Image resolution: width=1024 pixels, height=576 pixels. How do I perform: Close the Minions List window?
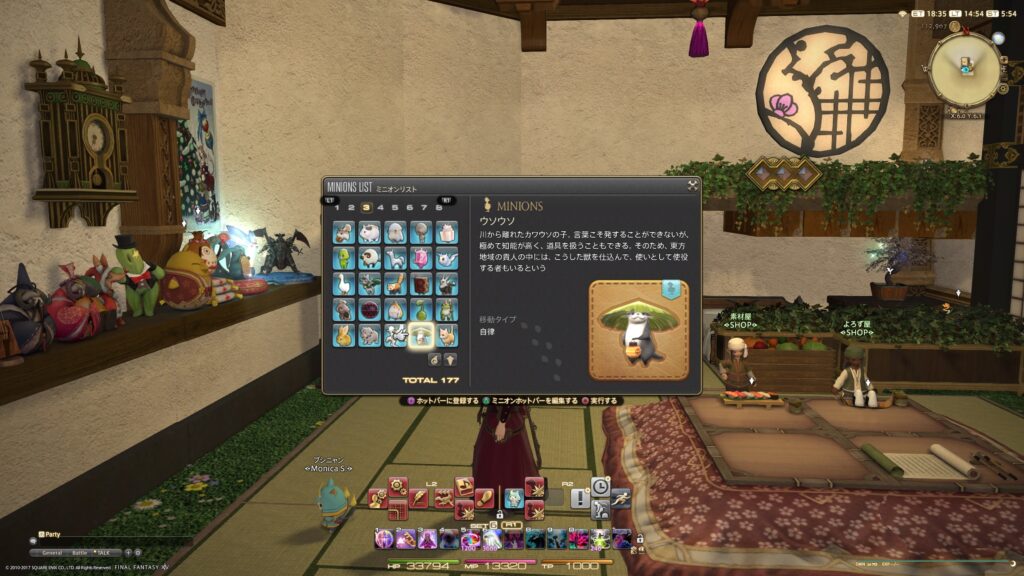pos(692,185)
